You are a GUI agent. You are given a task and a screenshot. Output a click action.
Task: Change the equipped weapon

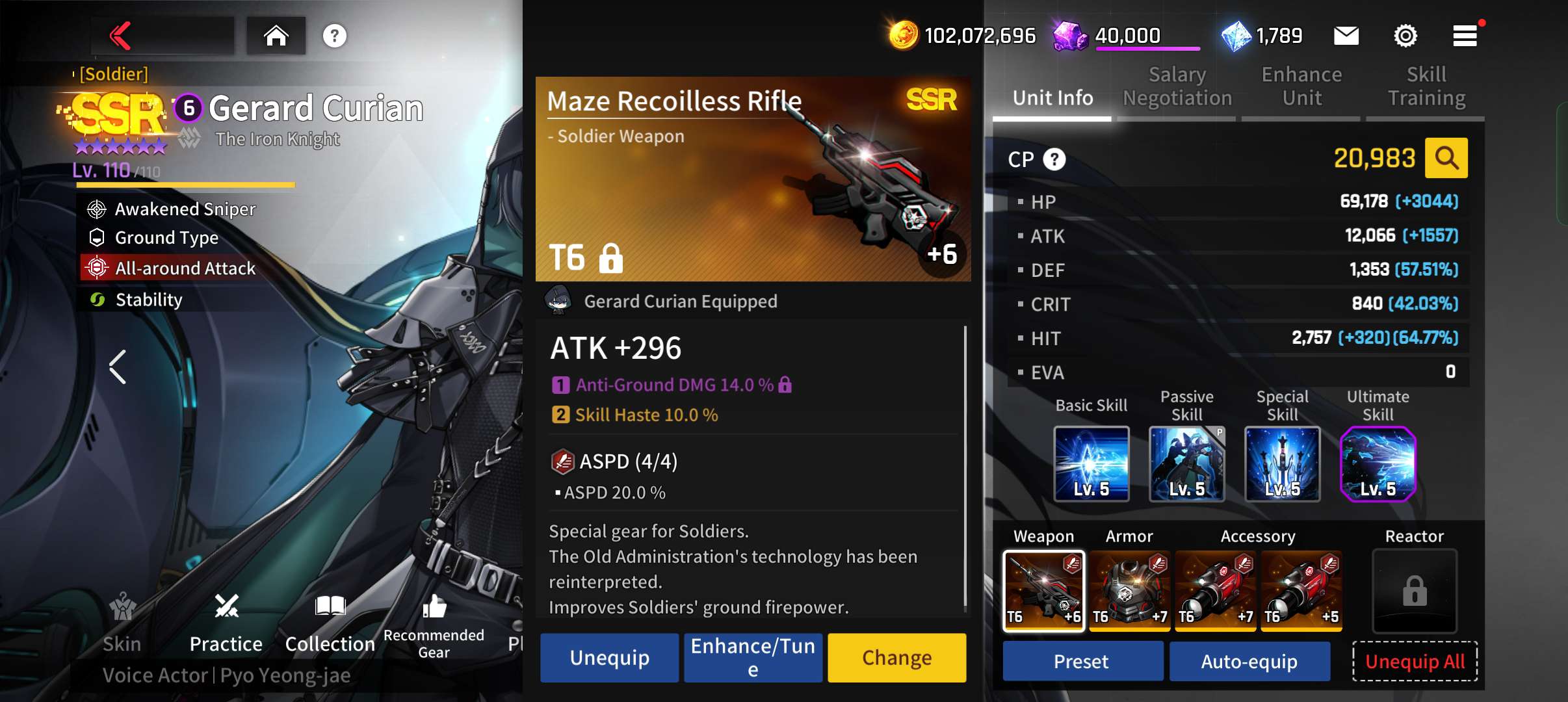pos(896,658)
